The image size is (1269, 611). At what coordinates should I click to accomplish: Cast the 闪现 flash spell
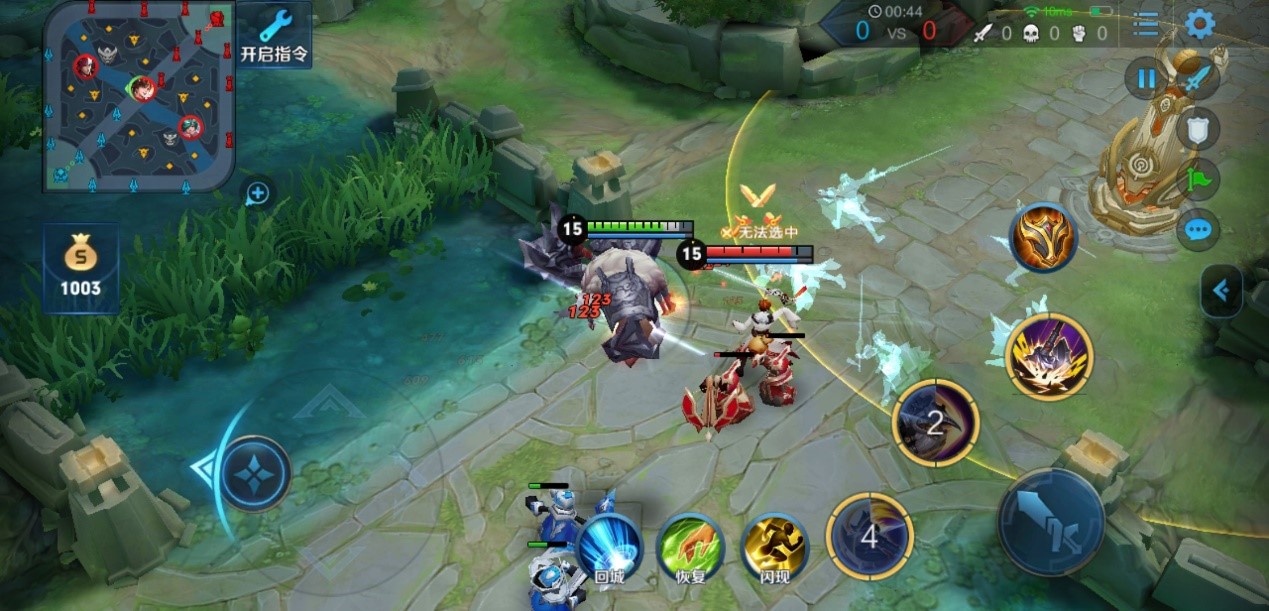774,546
